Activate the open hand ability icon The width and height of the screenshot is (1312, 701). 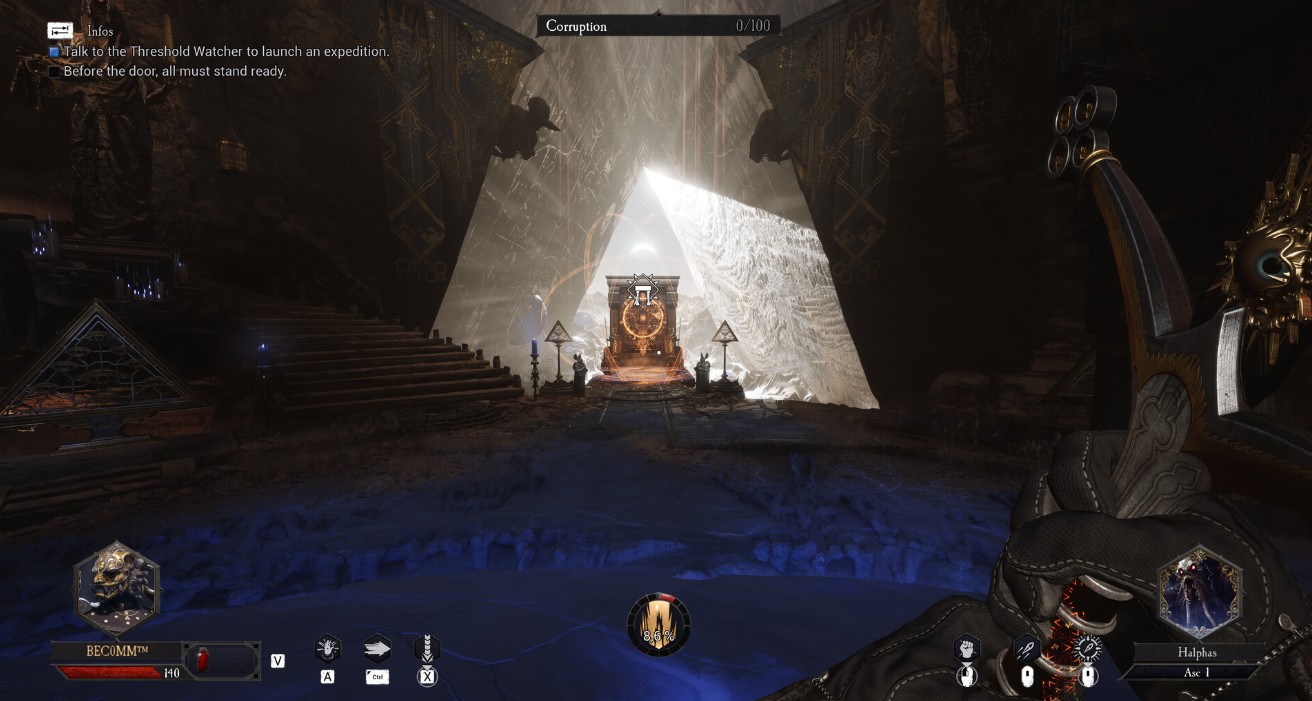327,649
